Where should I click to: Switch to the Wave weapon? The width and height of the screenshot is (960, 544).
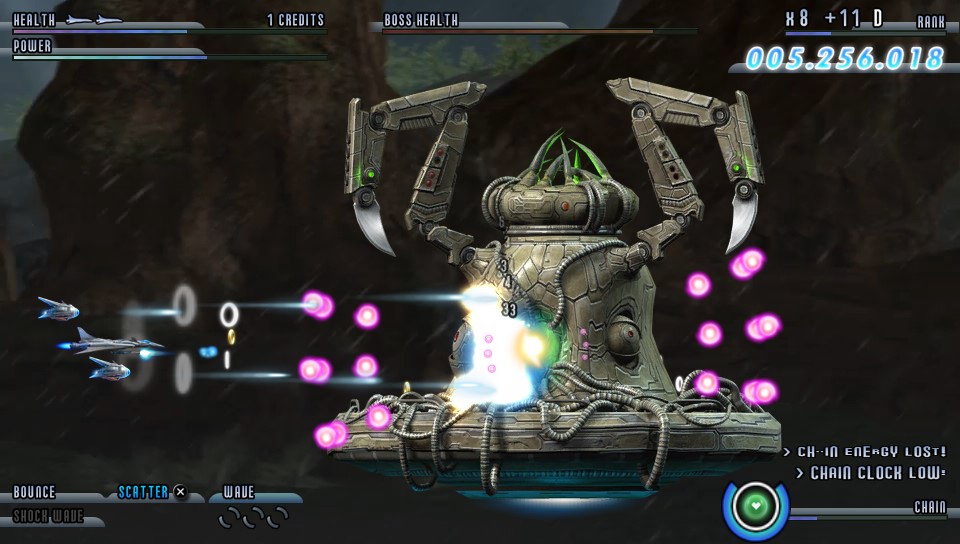click(239, 492)
